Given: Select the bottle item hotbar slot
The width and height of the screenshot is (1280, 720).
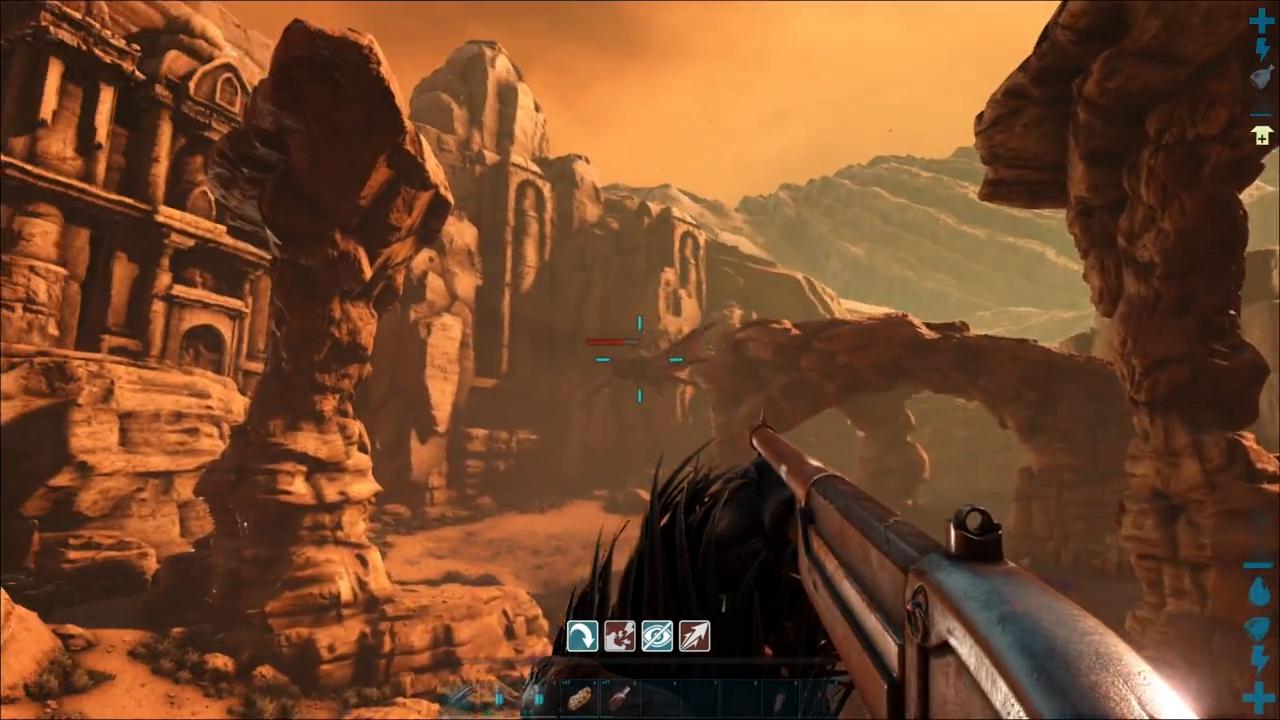Looking at the screenshot, I should 620,698.
